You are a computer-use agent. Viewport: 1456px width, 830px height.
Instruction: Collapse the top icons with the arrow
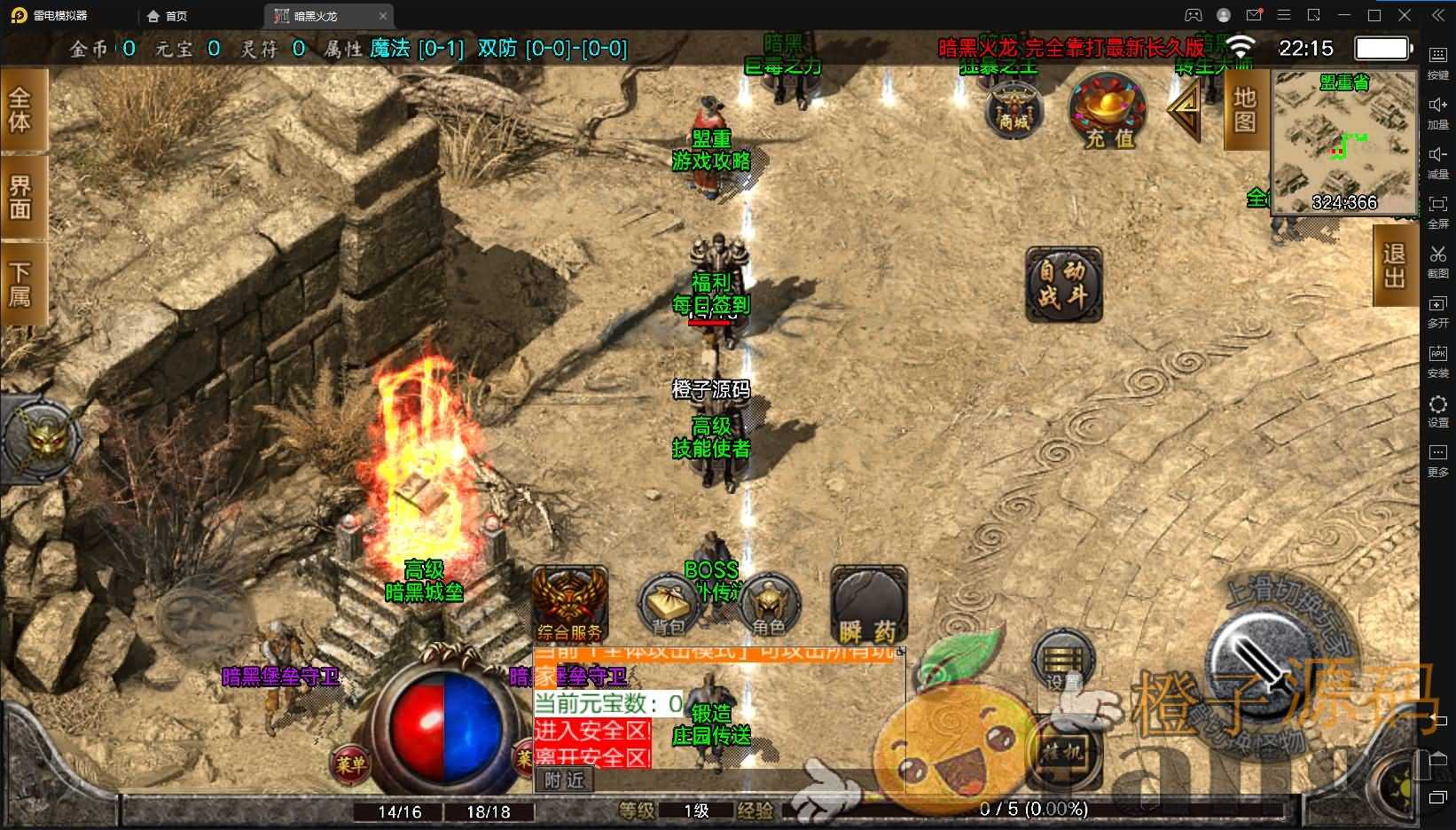(x=1185, y=111)
